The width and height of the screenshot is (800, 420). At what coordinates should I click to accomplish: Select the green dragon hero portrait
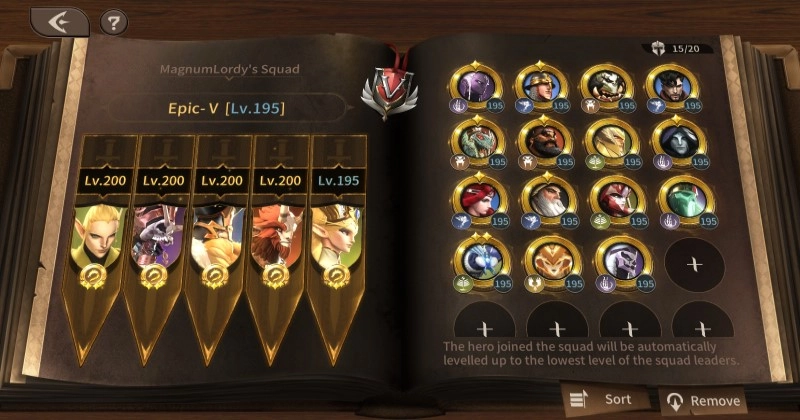pos(476,144)
